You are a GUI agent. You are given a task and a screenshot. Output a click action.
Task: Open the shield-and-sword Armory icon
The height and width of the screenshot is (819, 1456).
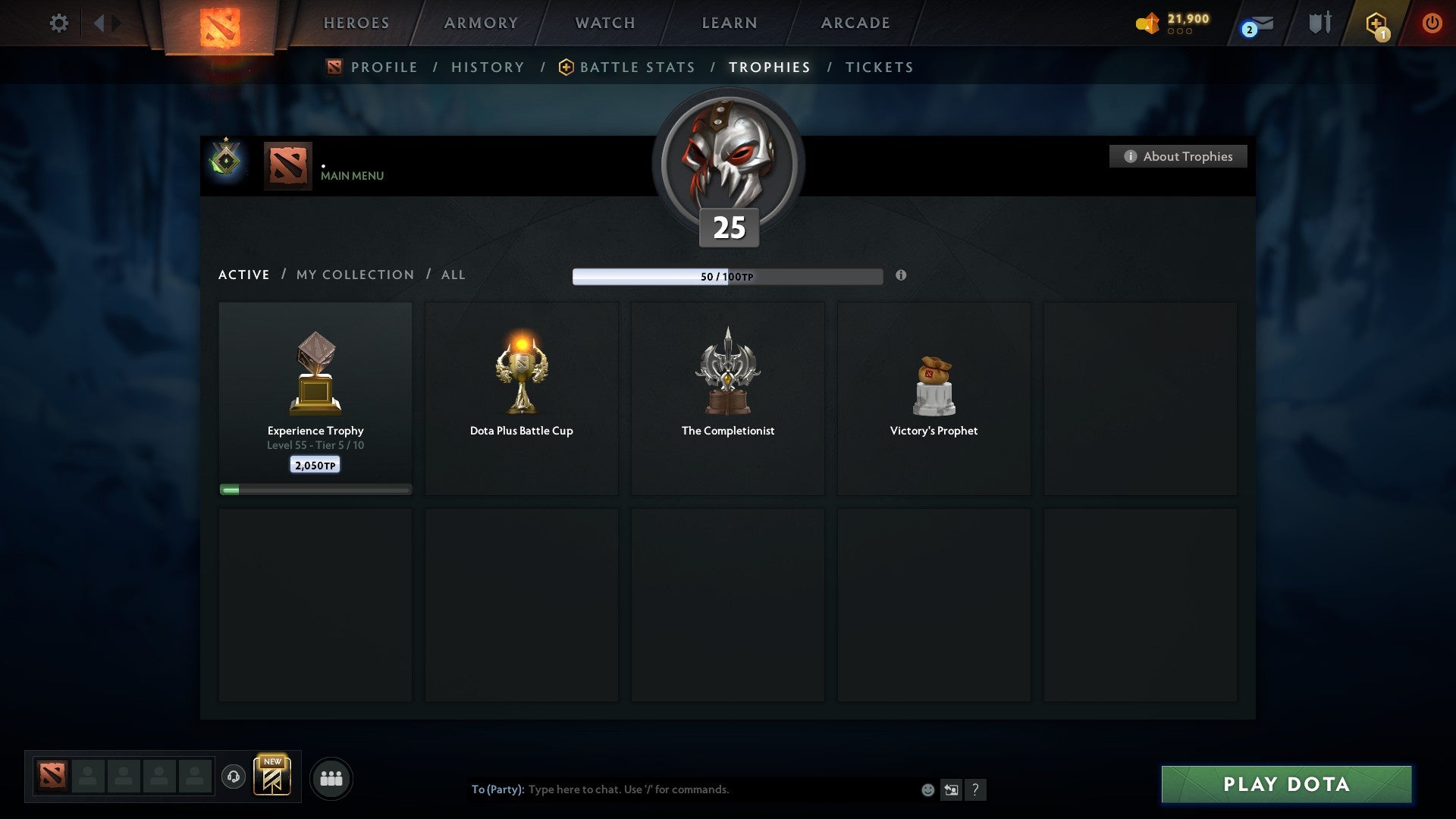coord(1319,23)
